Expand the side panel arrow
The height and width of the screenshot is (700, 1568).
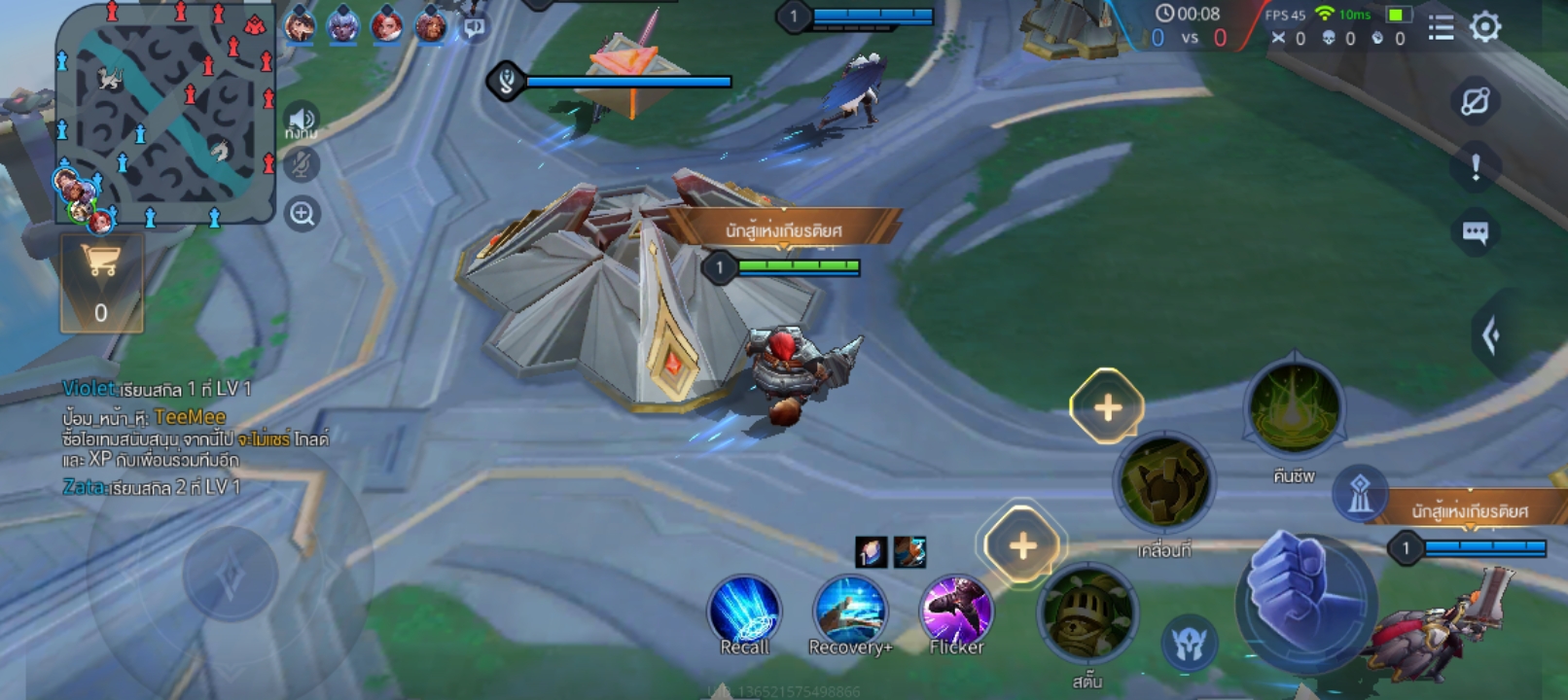point(1492,336)
